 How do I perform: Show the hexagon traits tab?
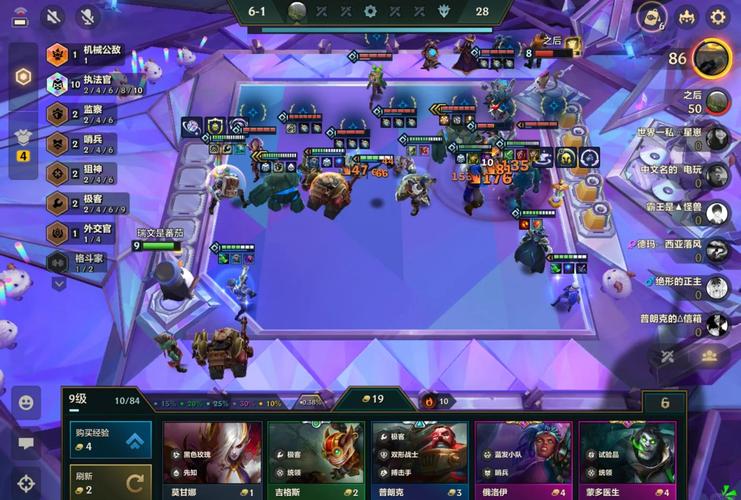22,77
